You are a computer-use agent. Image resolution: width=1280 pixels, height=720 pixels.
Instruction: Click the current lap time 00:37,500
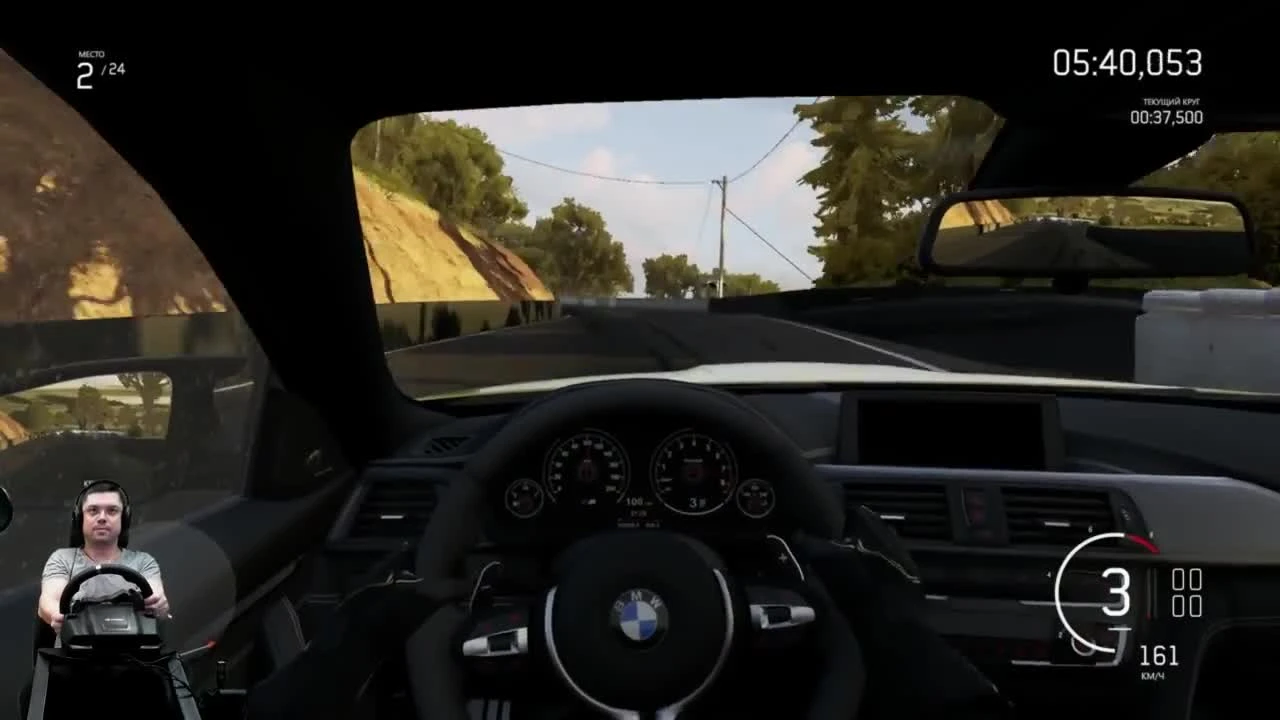coord(1168,118)
